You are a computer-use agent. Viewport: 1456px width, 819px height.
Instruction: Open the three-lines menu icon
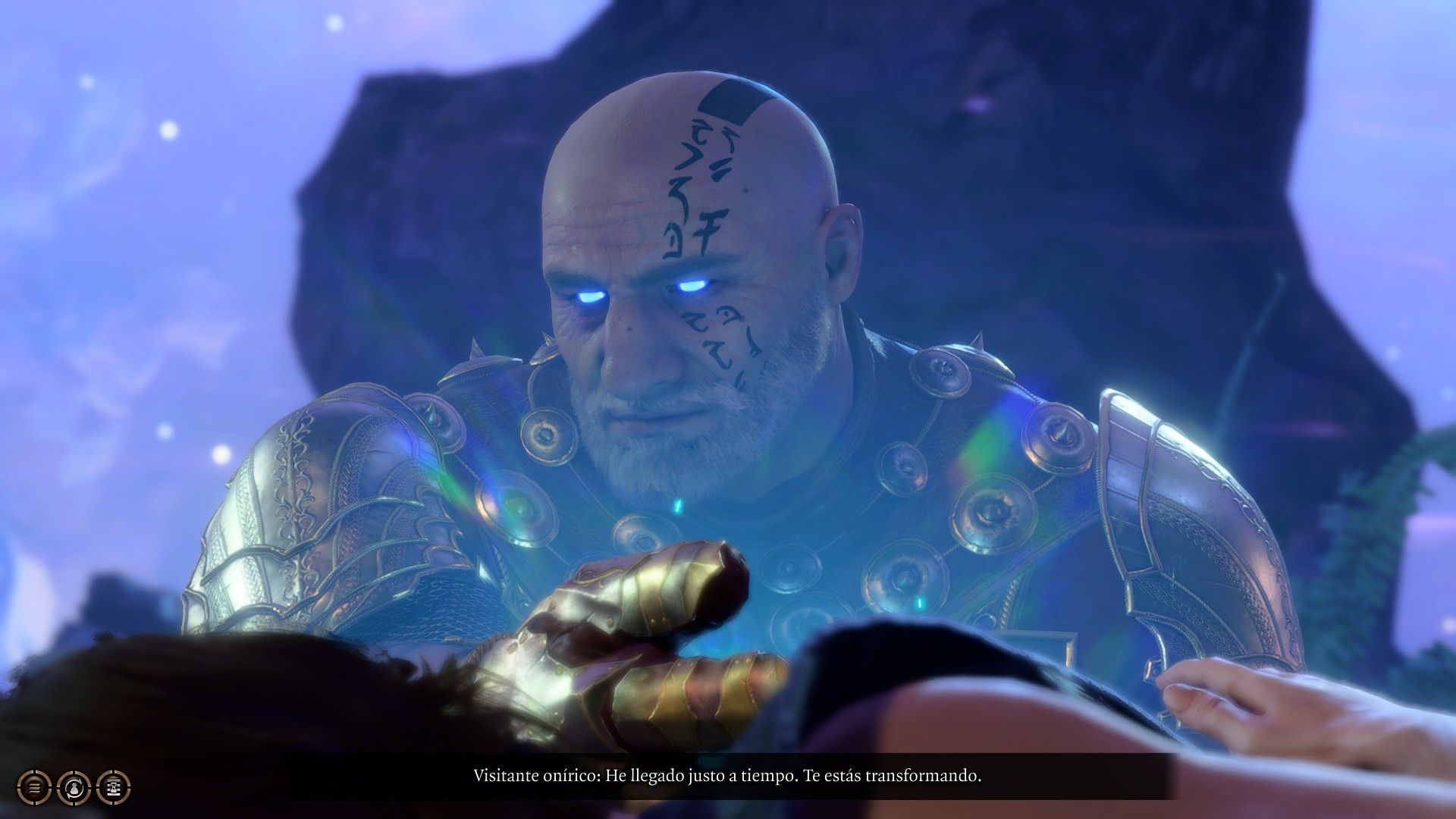(34, 788)
